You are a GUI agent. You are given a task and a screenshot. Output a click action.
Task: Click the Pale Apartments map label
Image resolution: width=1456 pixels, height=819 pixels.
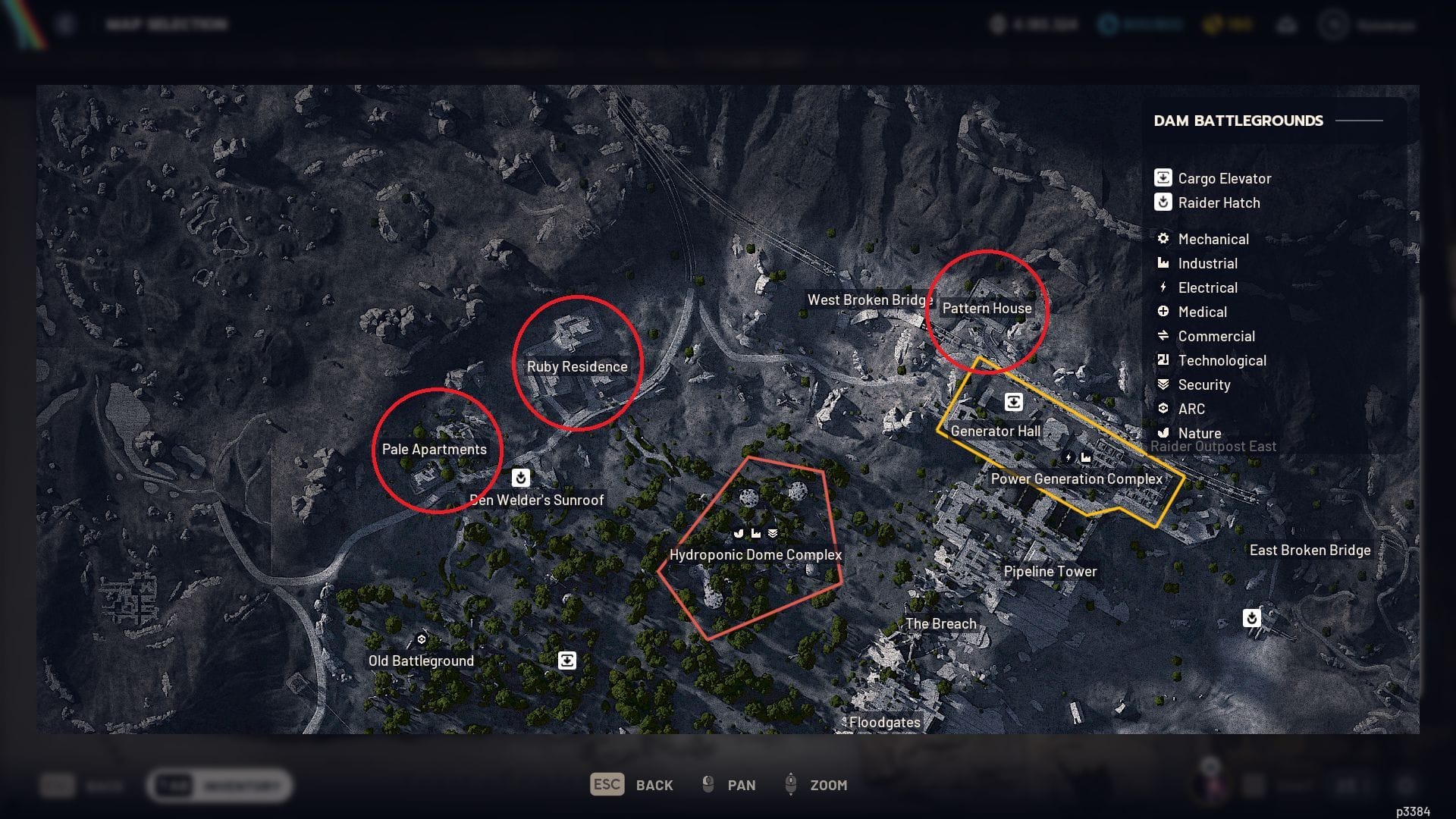pyautogui.click(x=434, y=449)
